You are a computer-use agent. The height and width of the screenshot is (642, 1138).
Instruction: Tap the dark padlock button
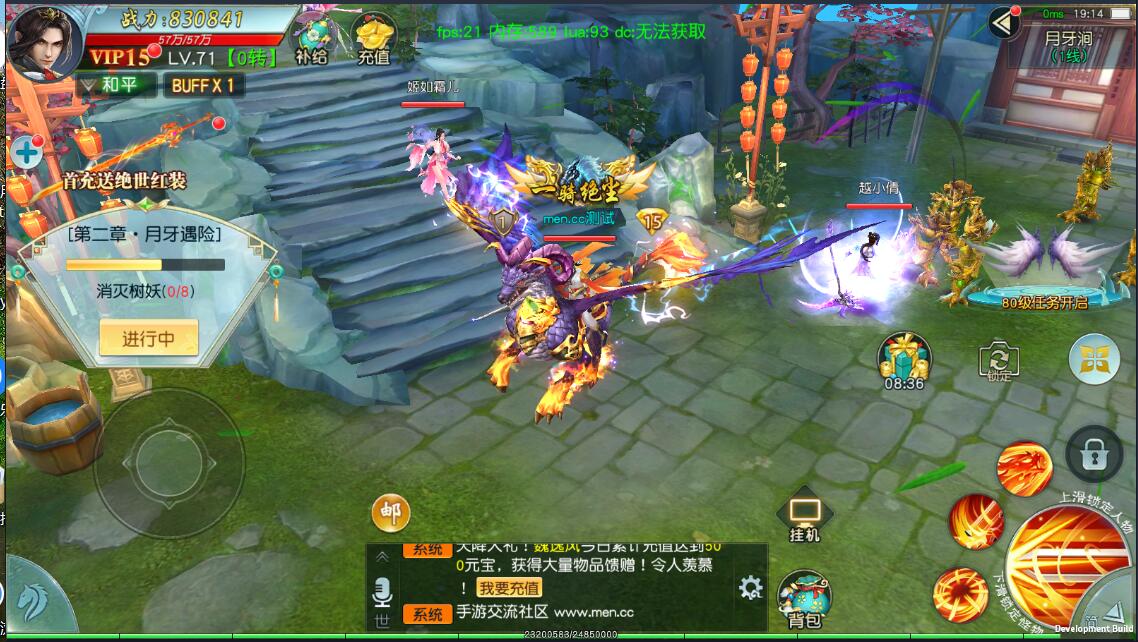point(1094,453)
